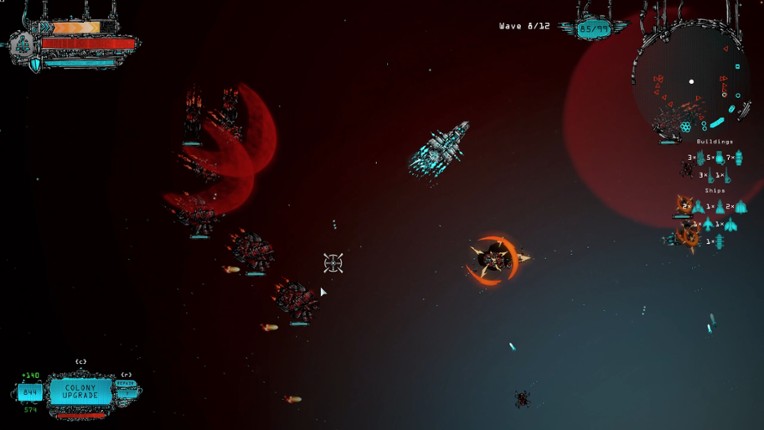This screenshot has height=430, width=764.
Task: Click the circular radar minimap
Action: 692,82
